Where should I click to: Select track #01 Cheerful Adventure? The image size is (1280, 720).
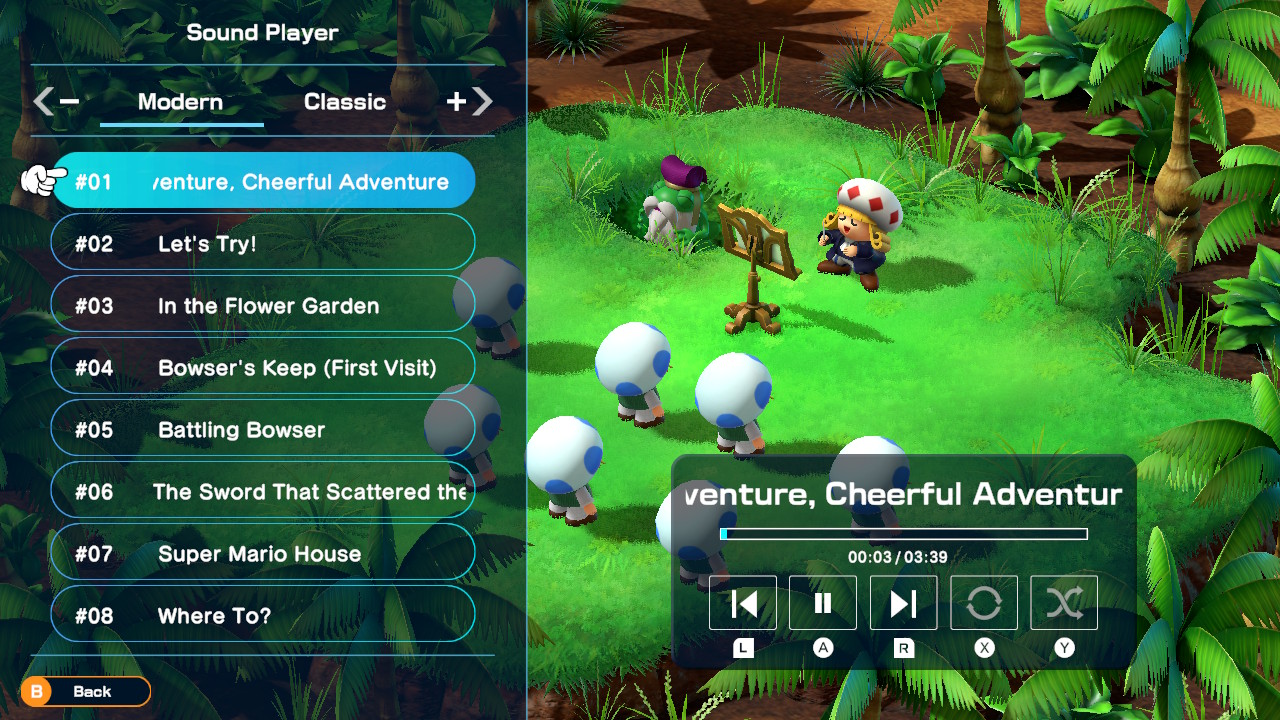click(x=263, y=181)
